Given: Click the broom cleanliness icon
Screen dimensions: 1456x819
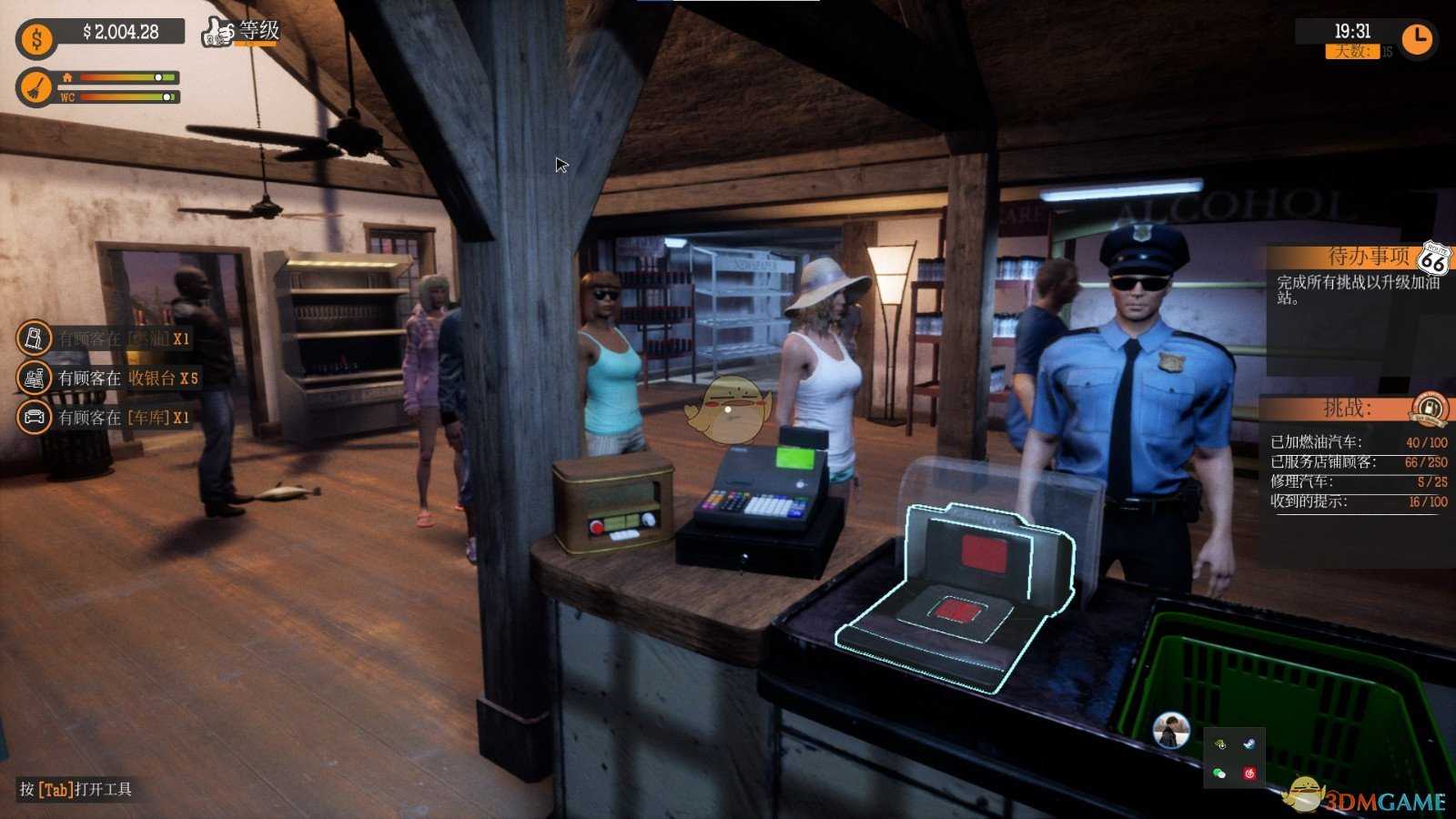Looking at the screenshot, I should (x=36, y=87).
